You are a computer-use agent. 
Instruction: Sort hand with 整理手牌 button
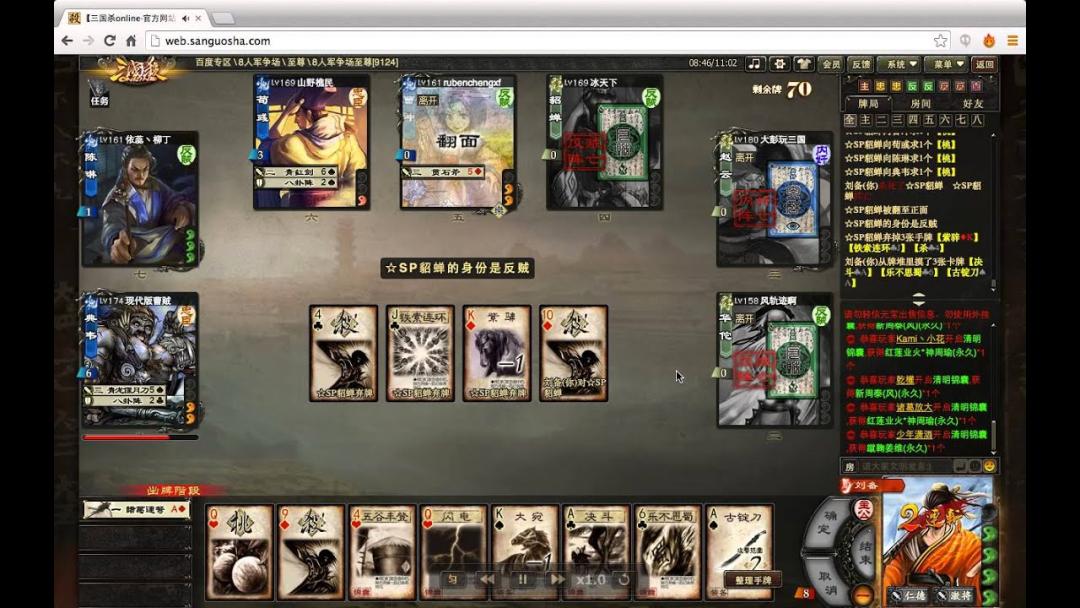752,580
